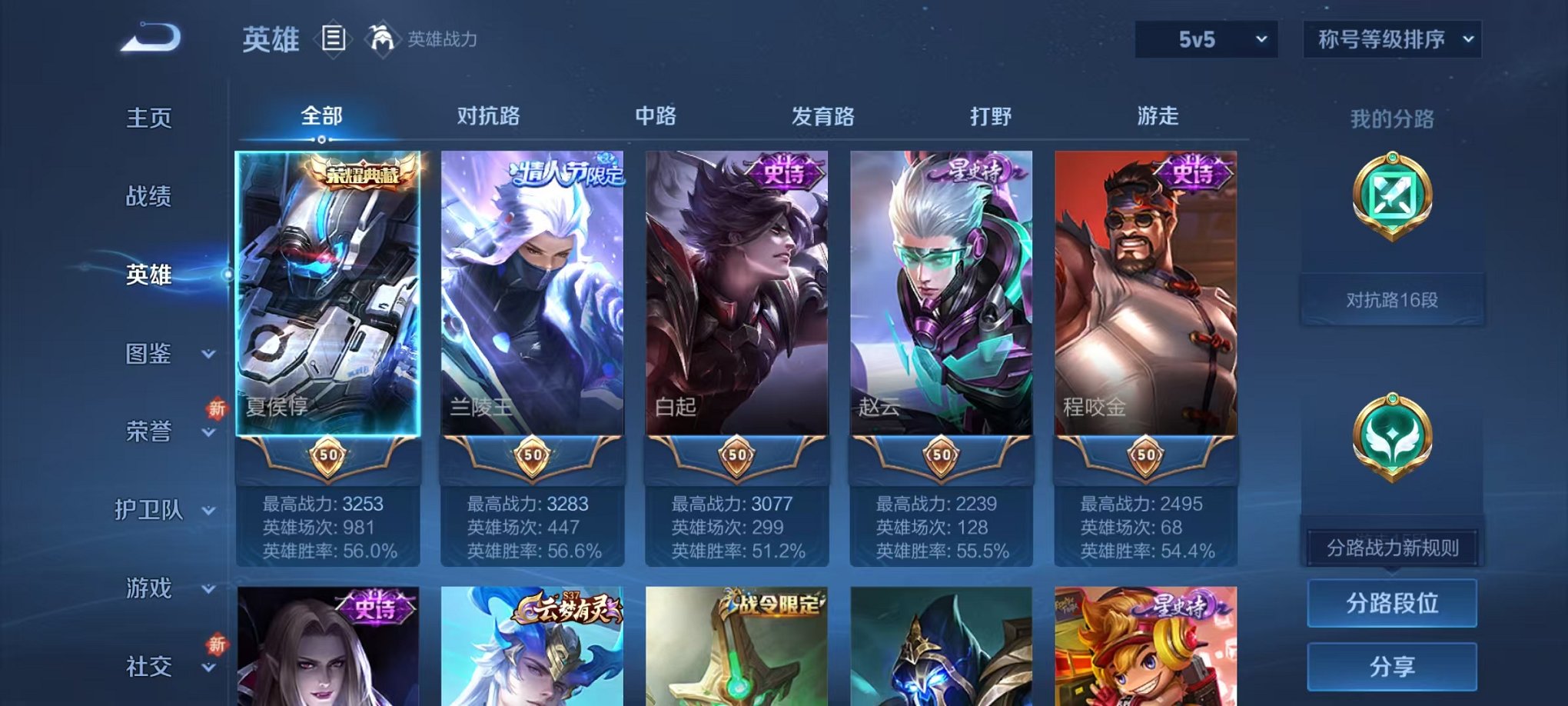Open the 5v5 mode dropdown

click(1204, 38)
